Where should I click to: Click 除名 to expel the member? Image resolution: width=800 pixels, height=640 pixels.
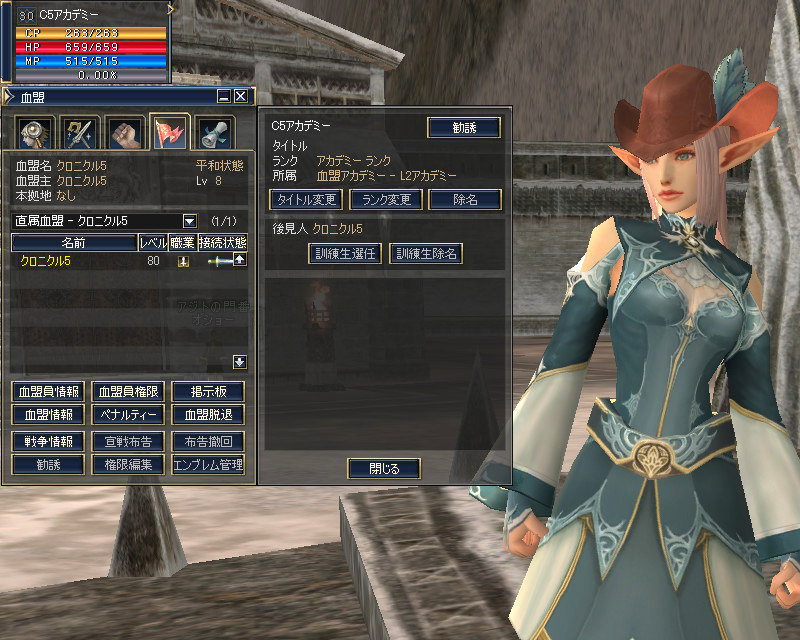tap(465, 199)
